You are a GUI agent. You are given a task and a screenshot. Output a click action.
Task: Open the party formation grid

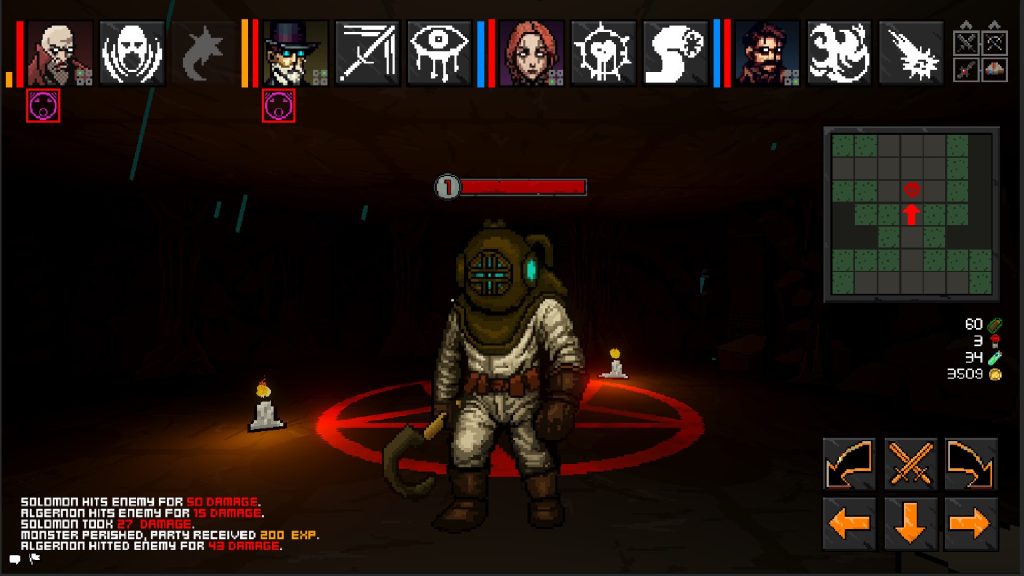(980, 53)
